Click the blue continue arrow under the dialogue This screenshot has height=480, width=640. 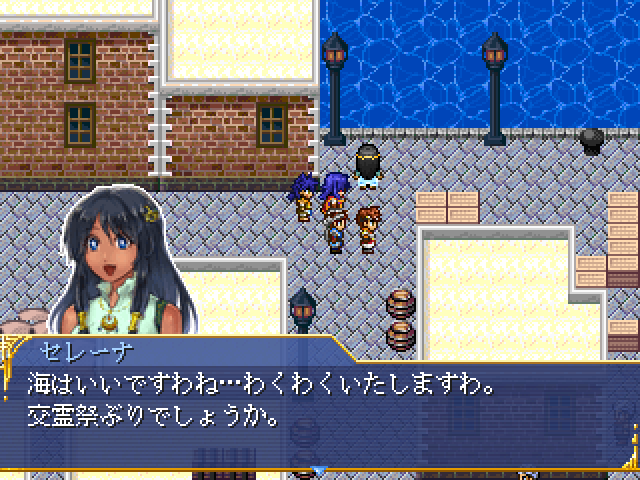[x=320, y=468]
